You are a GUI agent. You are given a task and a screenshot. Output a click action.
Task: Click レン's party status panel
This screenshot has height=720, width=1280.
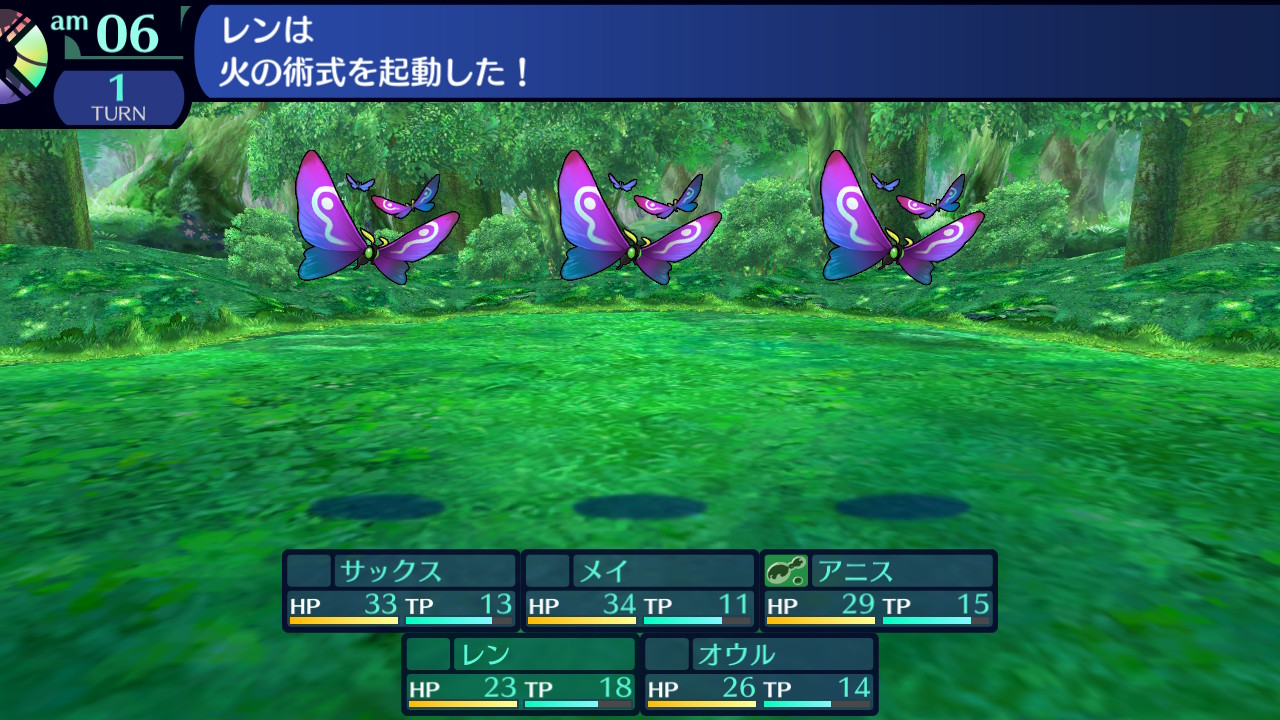(x=520, y=674)
